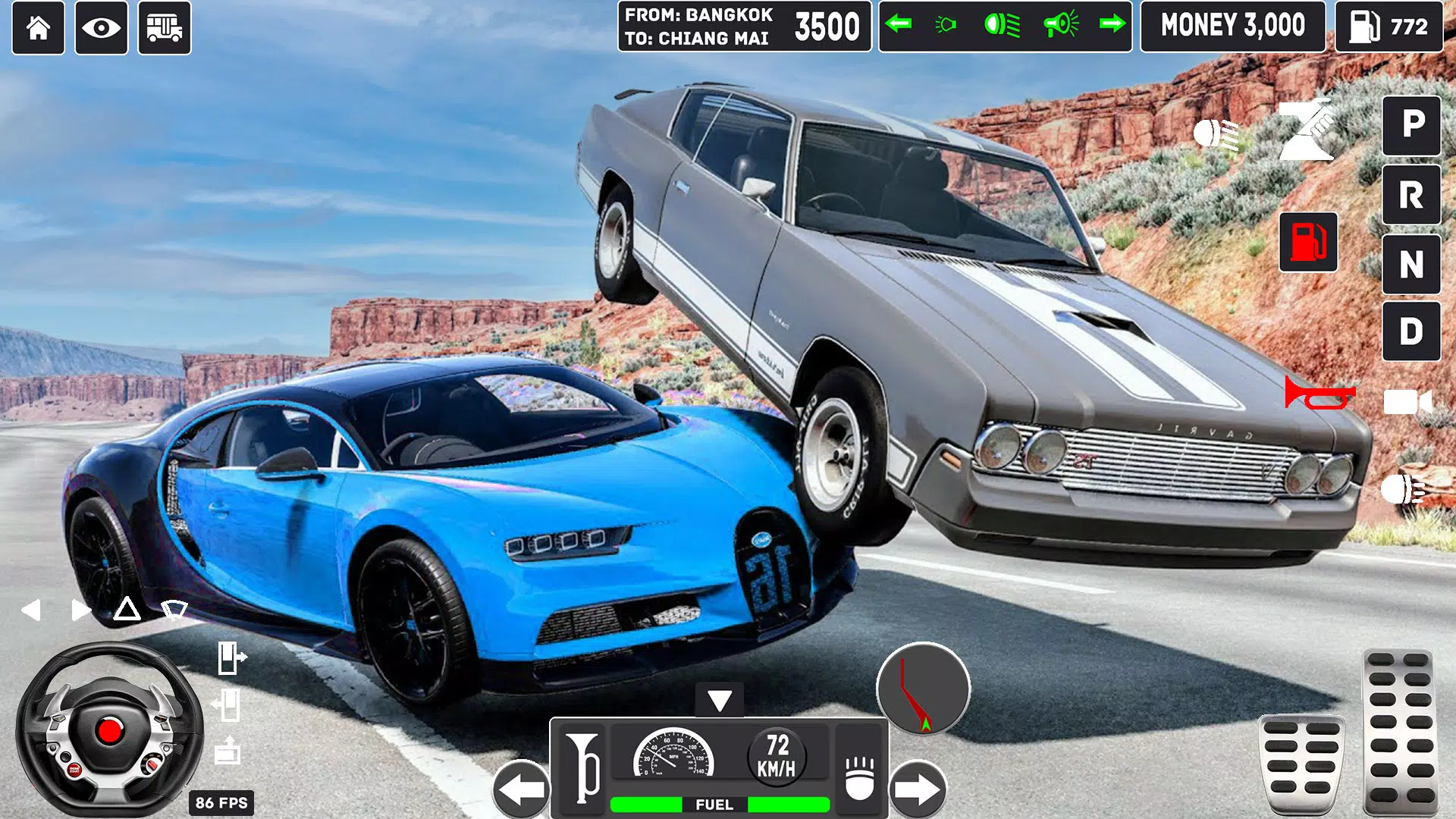Tap the red fuel pump button
Screen dimensions: 1456x819
tap(1308, 242)
